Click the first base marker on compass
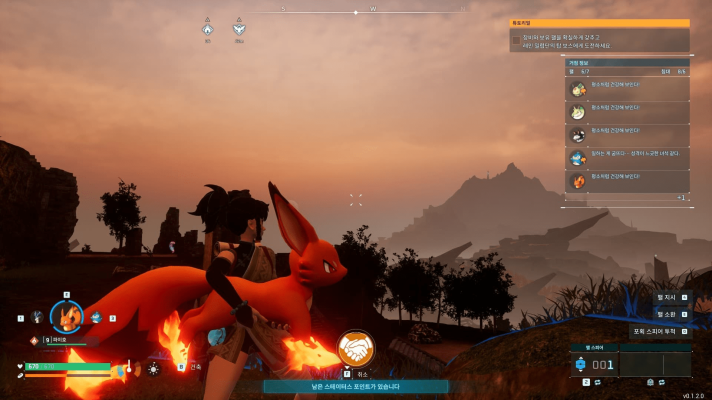The height and width of the screenshot is (400, 712). tap(208, 30)
